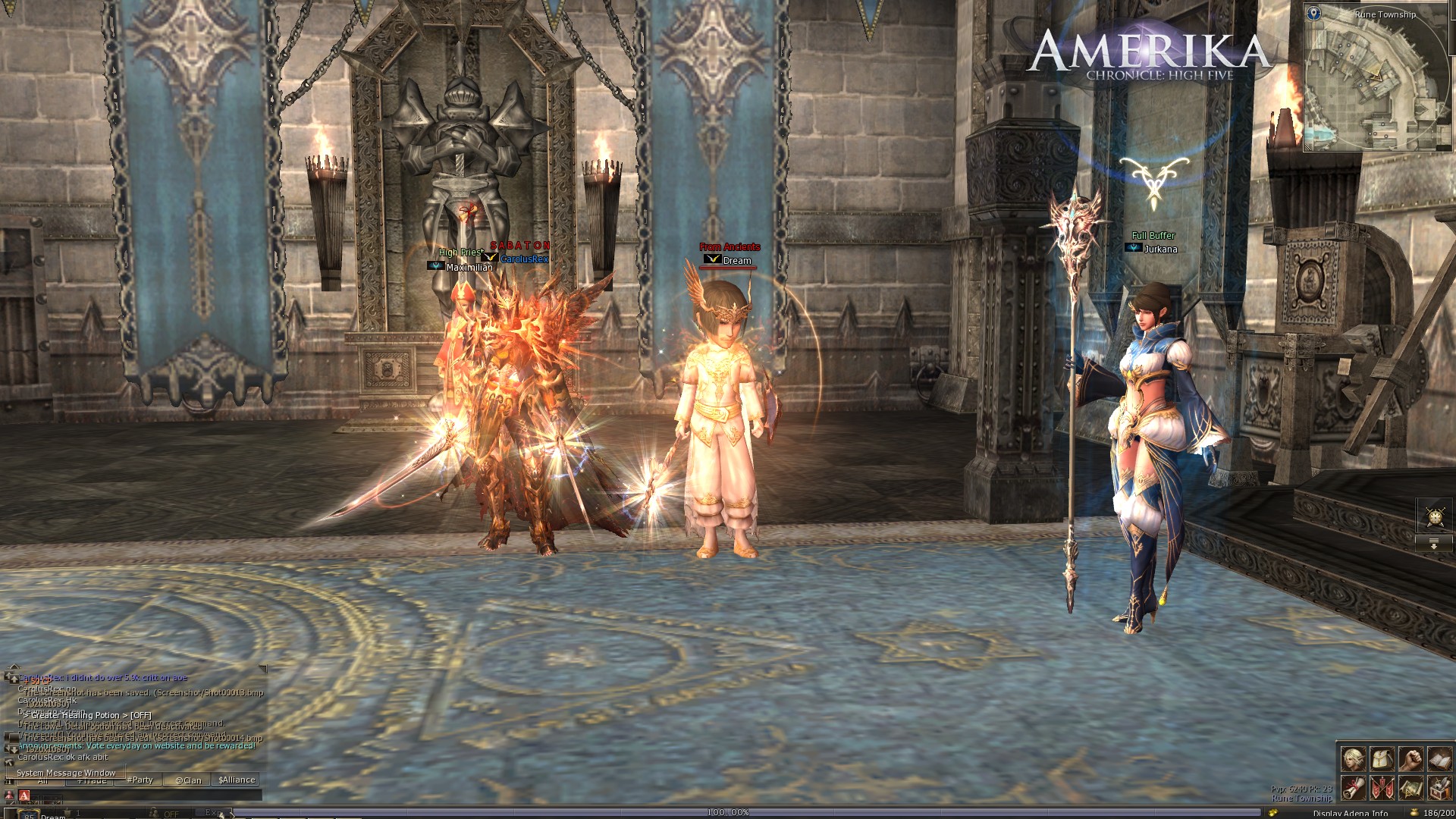The image size is (1456, 819).
Task: Switch to the #Party chat tab
Action: [140, 780]
